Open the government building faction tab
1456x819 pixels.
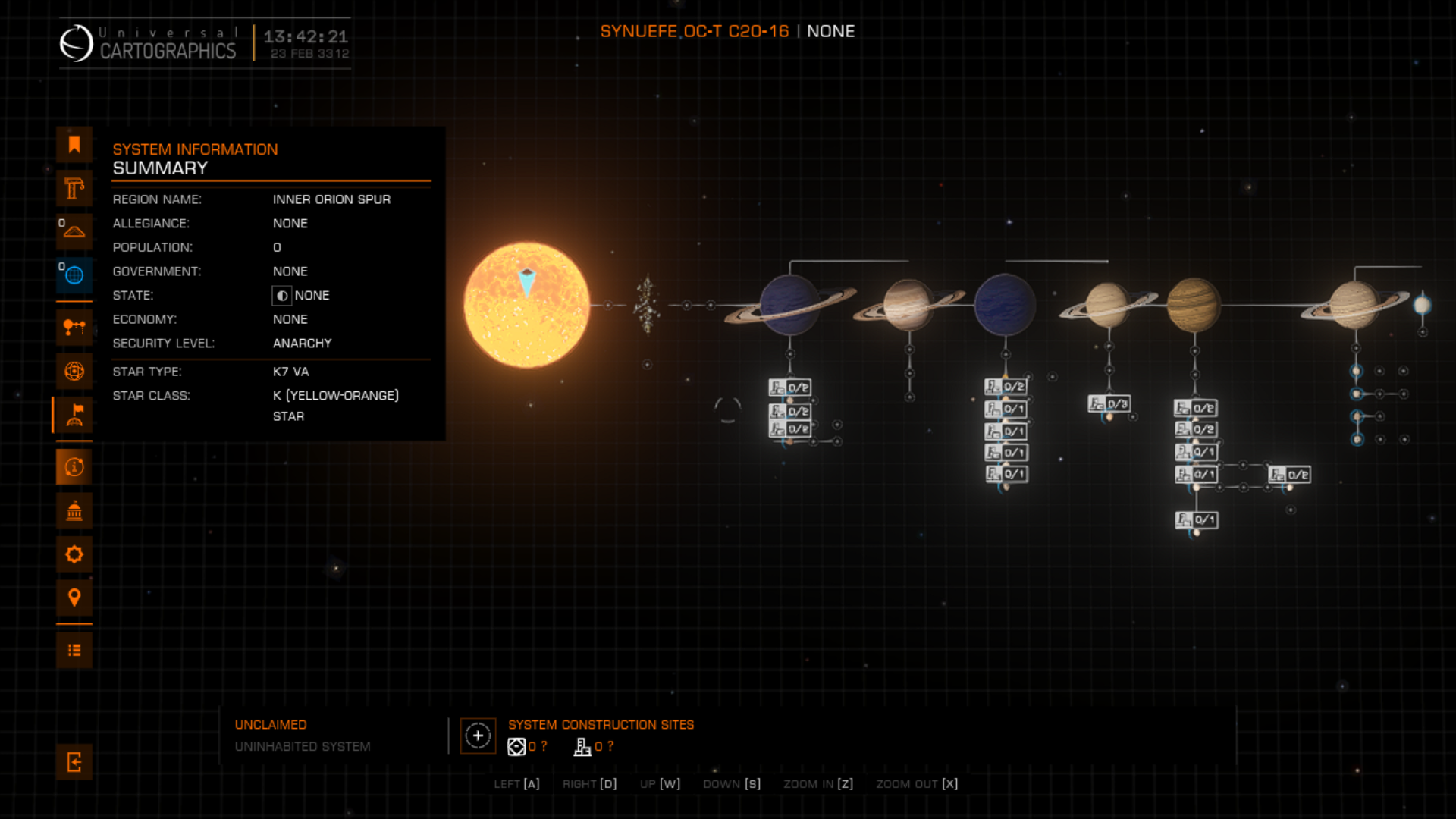point(74,511)
